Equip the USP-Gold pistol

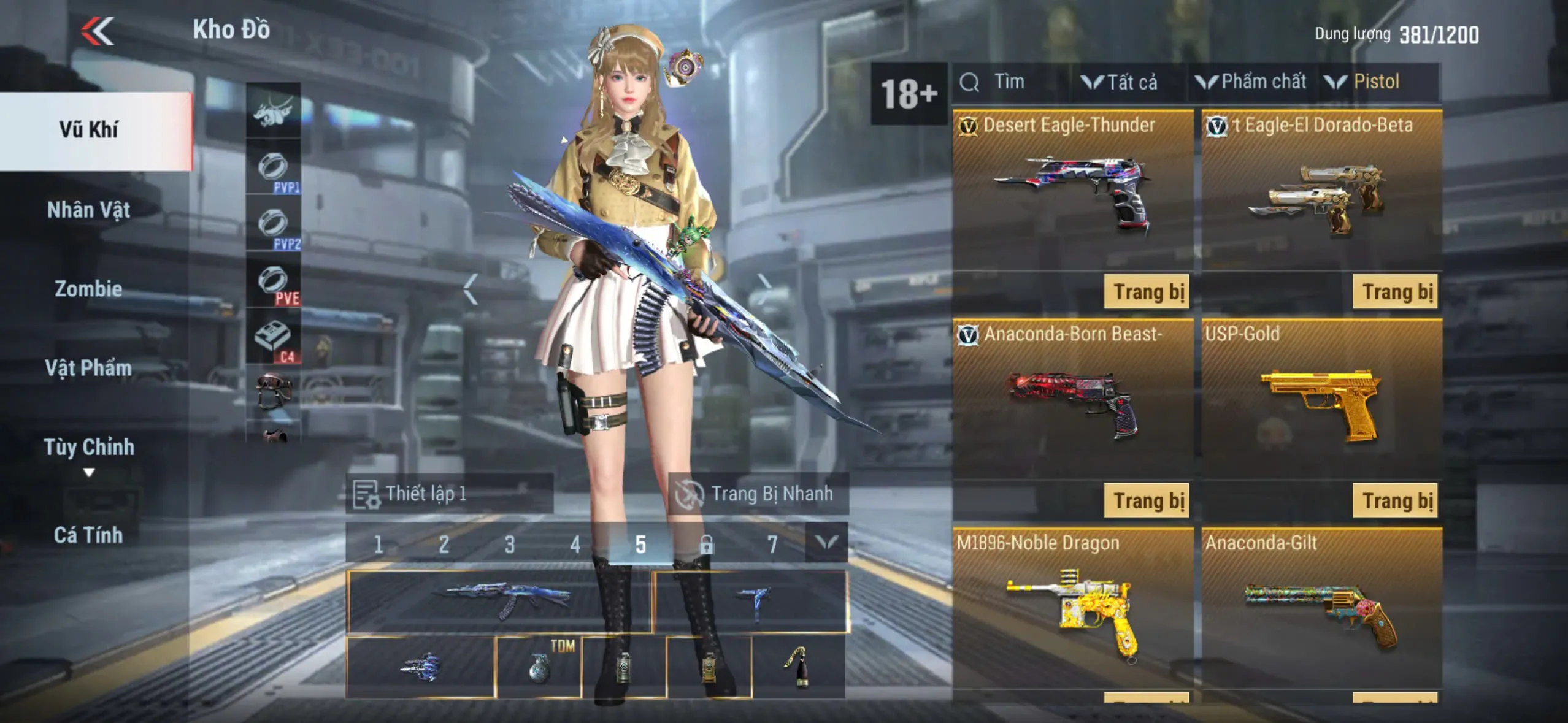(x=1395, y=501)
